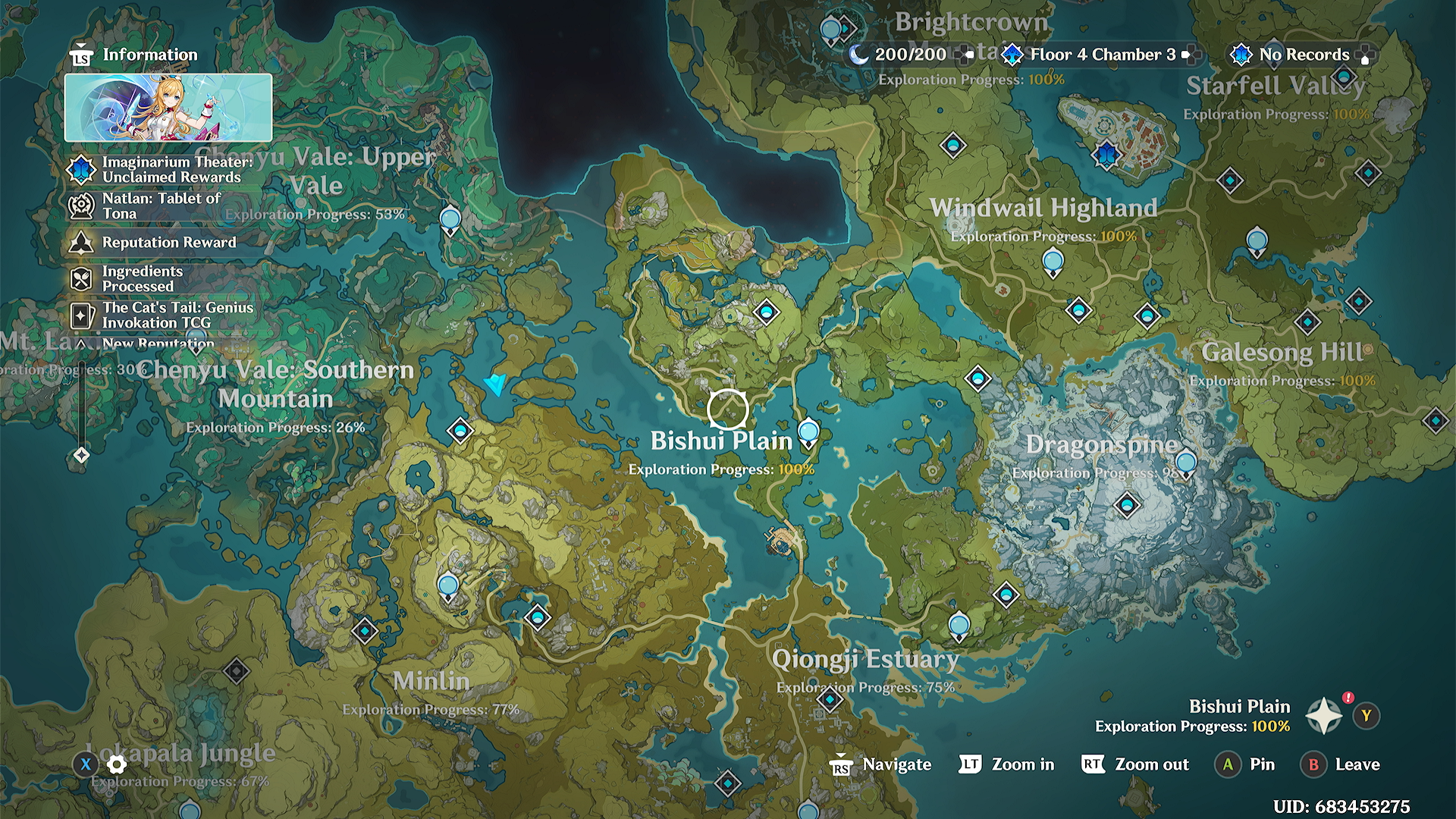Open the Ingredients Processed notification
Viewport: 1456px width, 819px height.
coord(142,278)
